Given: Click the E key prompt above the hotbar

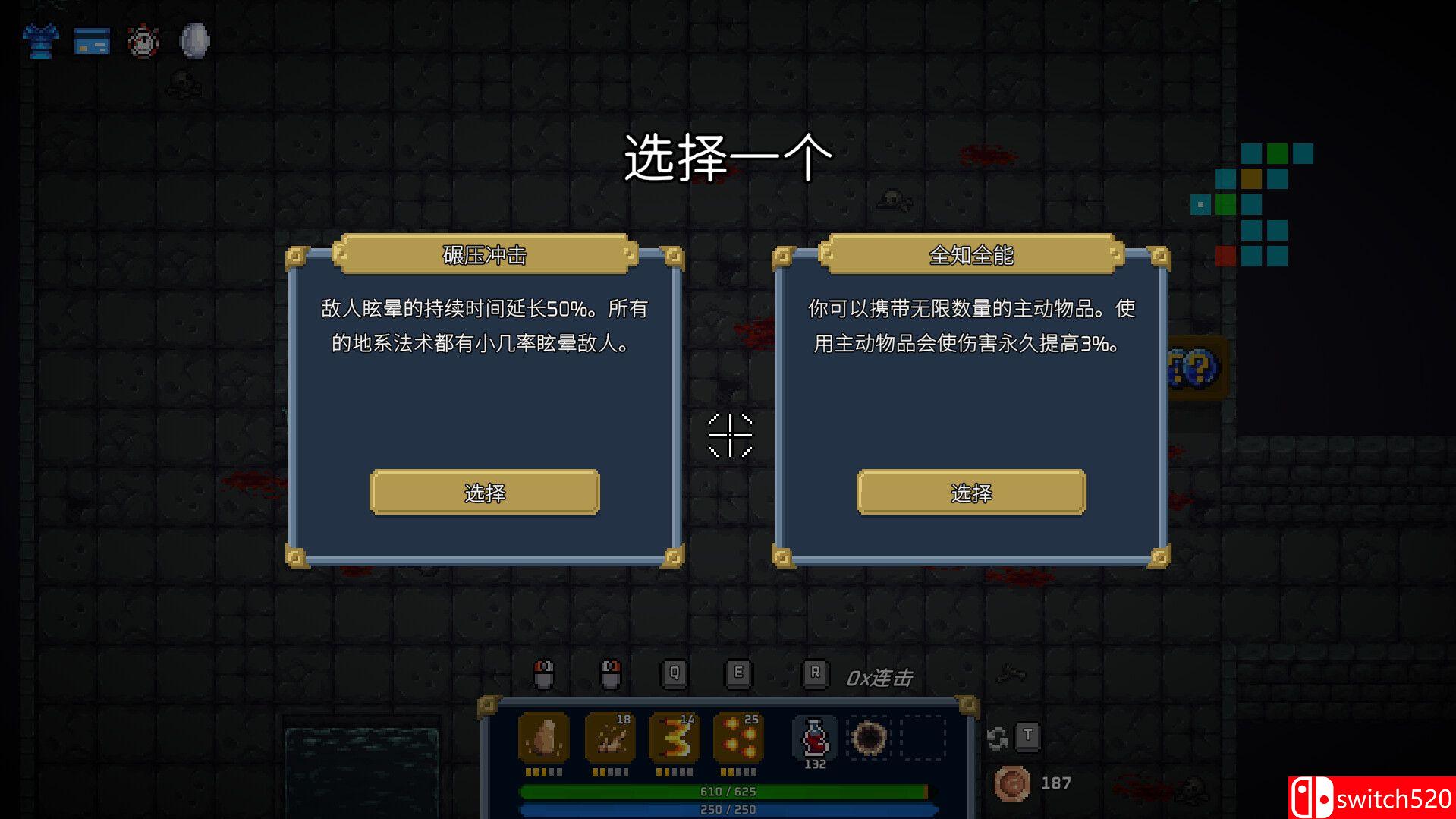Looking at the screenshot, I should [737, 674].
